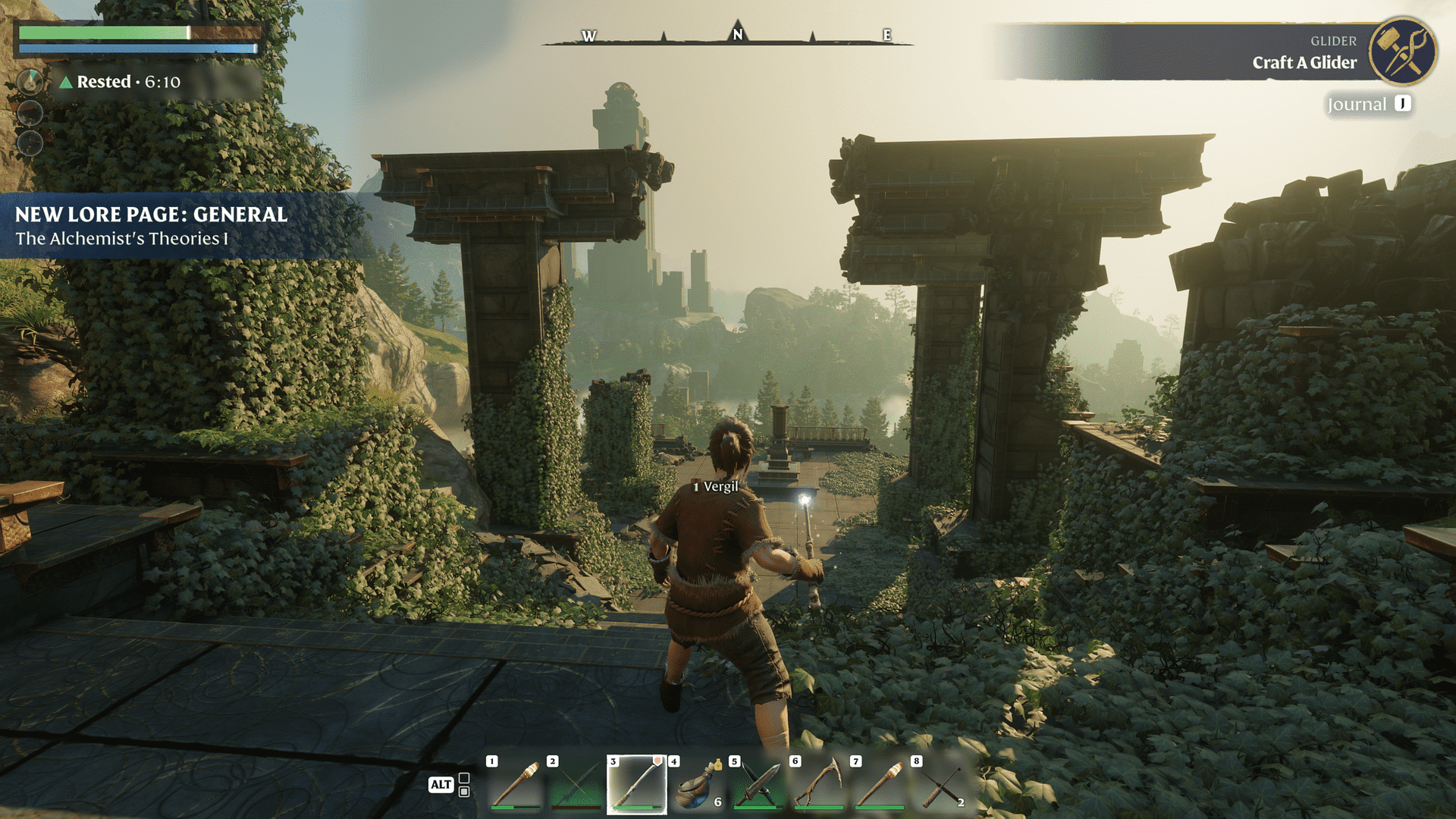The image size is (1456, 819).
Task: Select the torch in hotbar slot 7
Action: 879,784
